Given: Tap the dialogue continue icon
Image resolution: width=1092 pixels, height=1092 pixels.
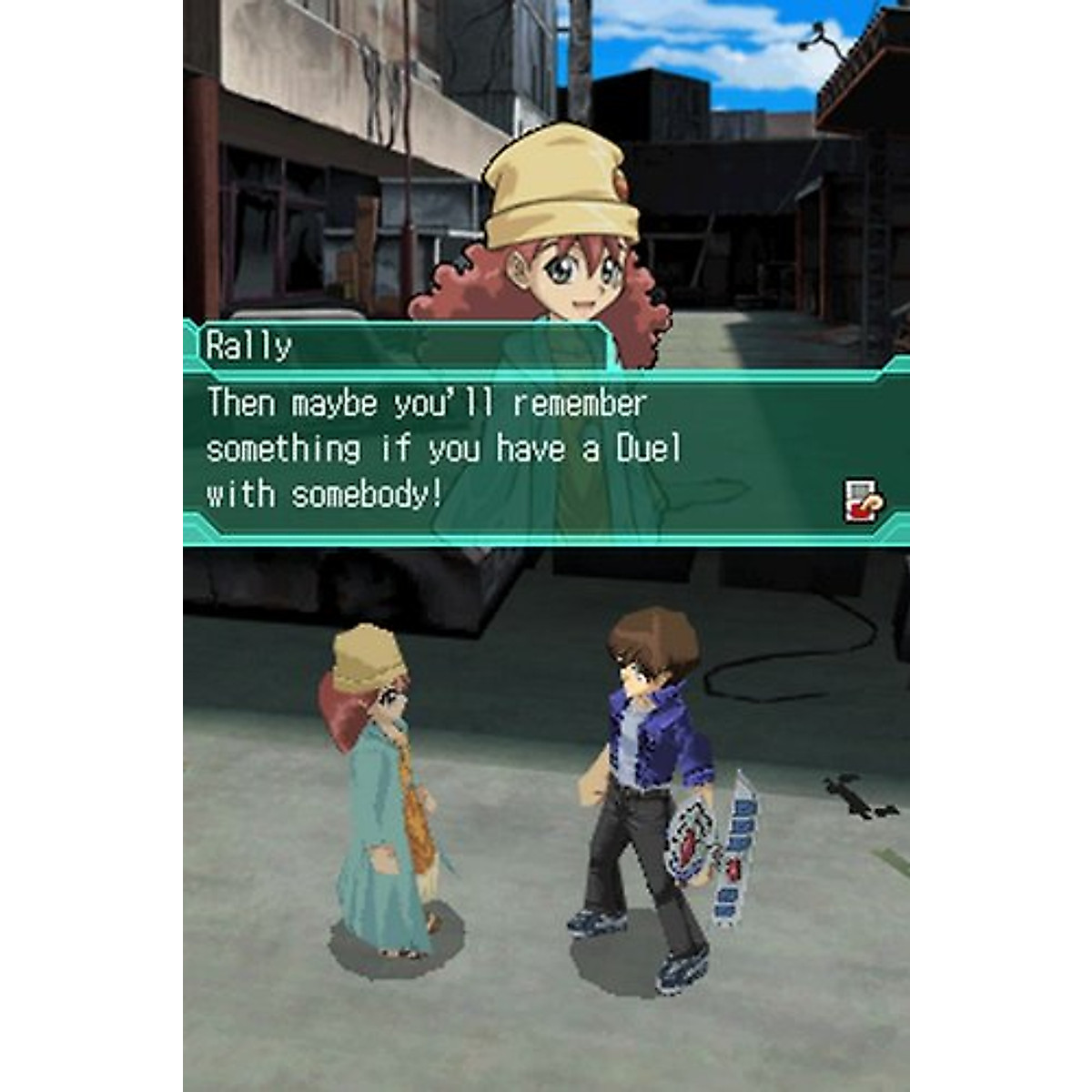Looking at the screenshot, I should click(863, 500).
